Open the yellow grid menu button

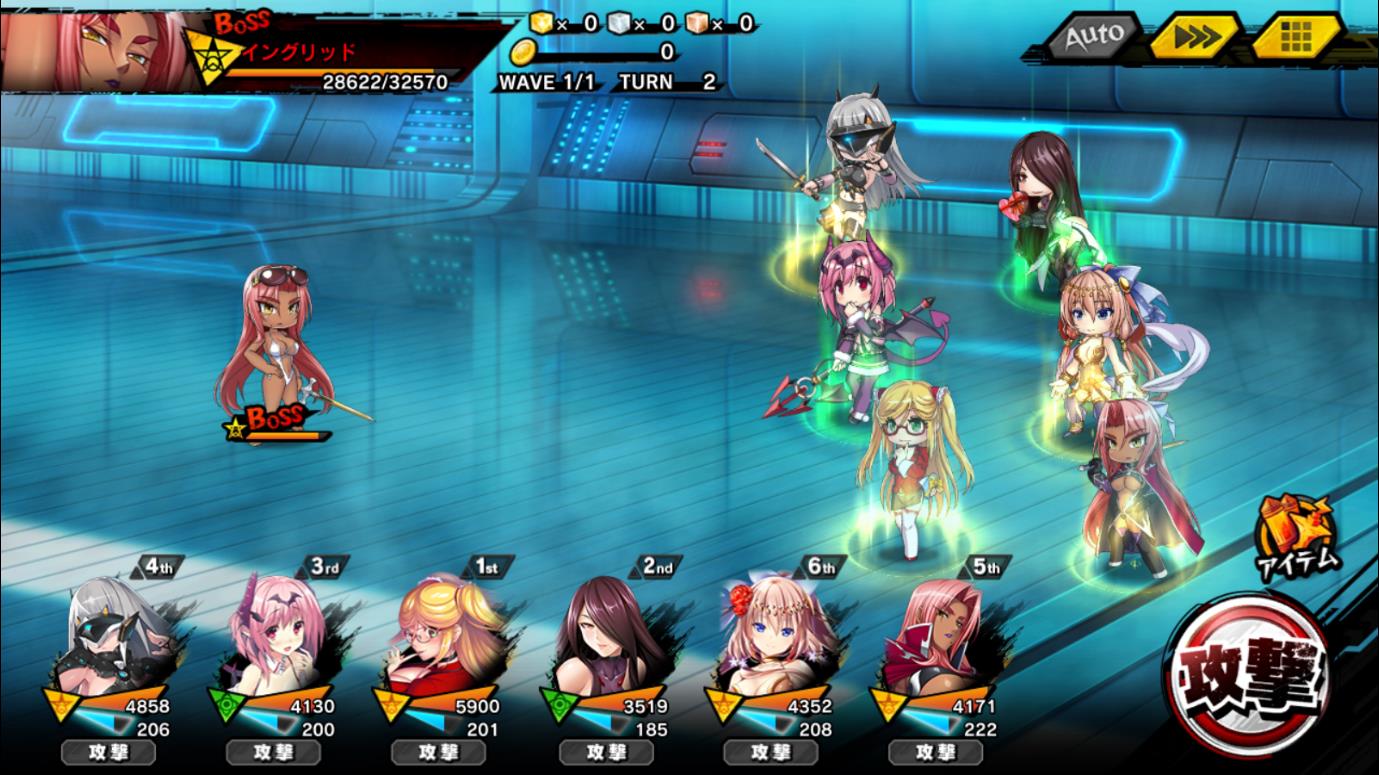1296,37
